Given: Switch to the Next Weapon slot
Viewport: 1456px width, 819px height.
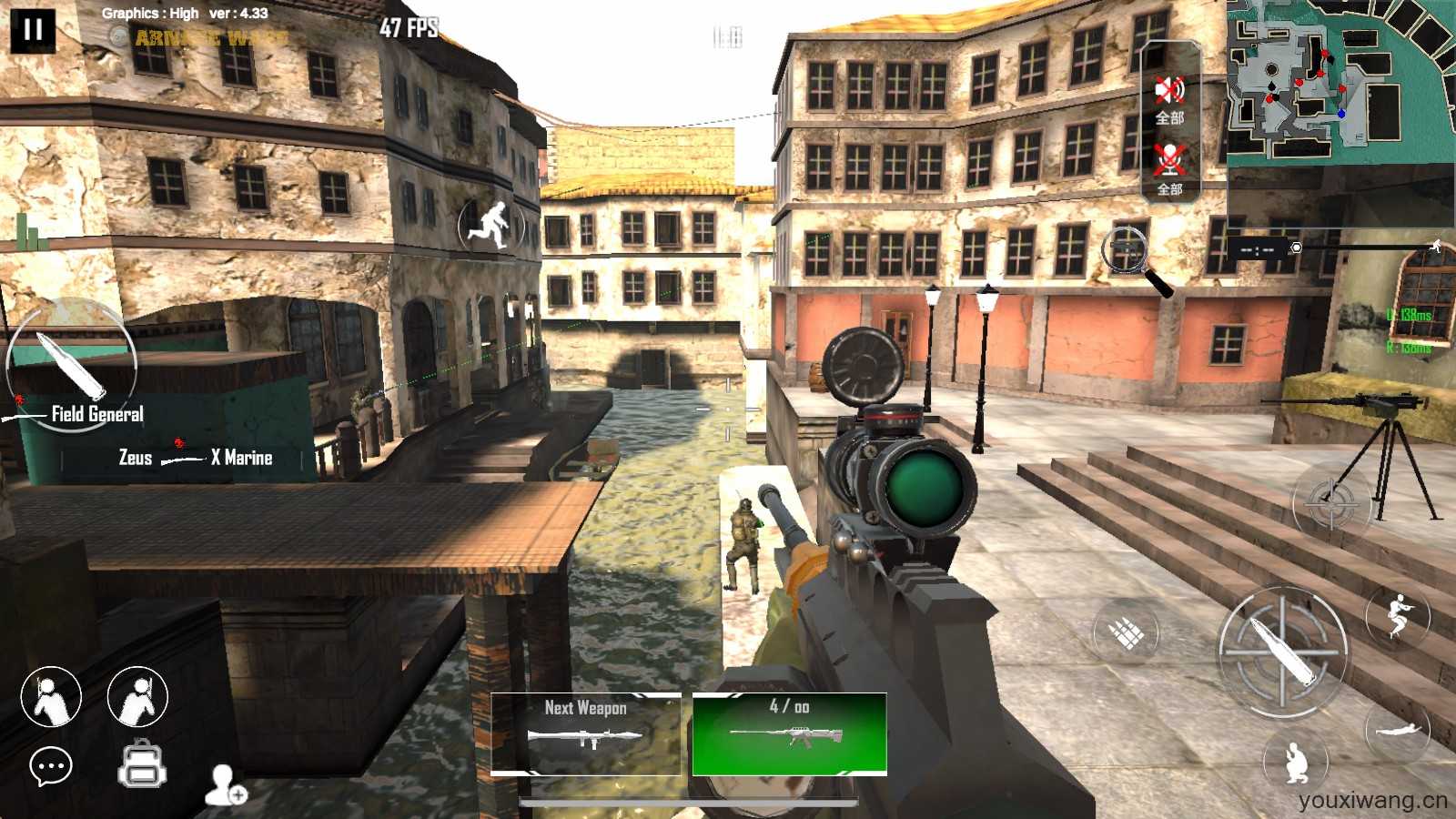Looking at the screenshot, I should [x=586, y=733].
